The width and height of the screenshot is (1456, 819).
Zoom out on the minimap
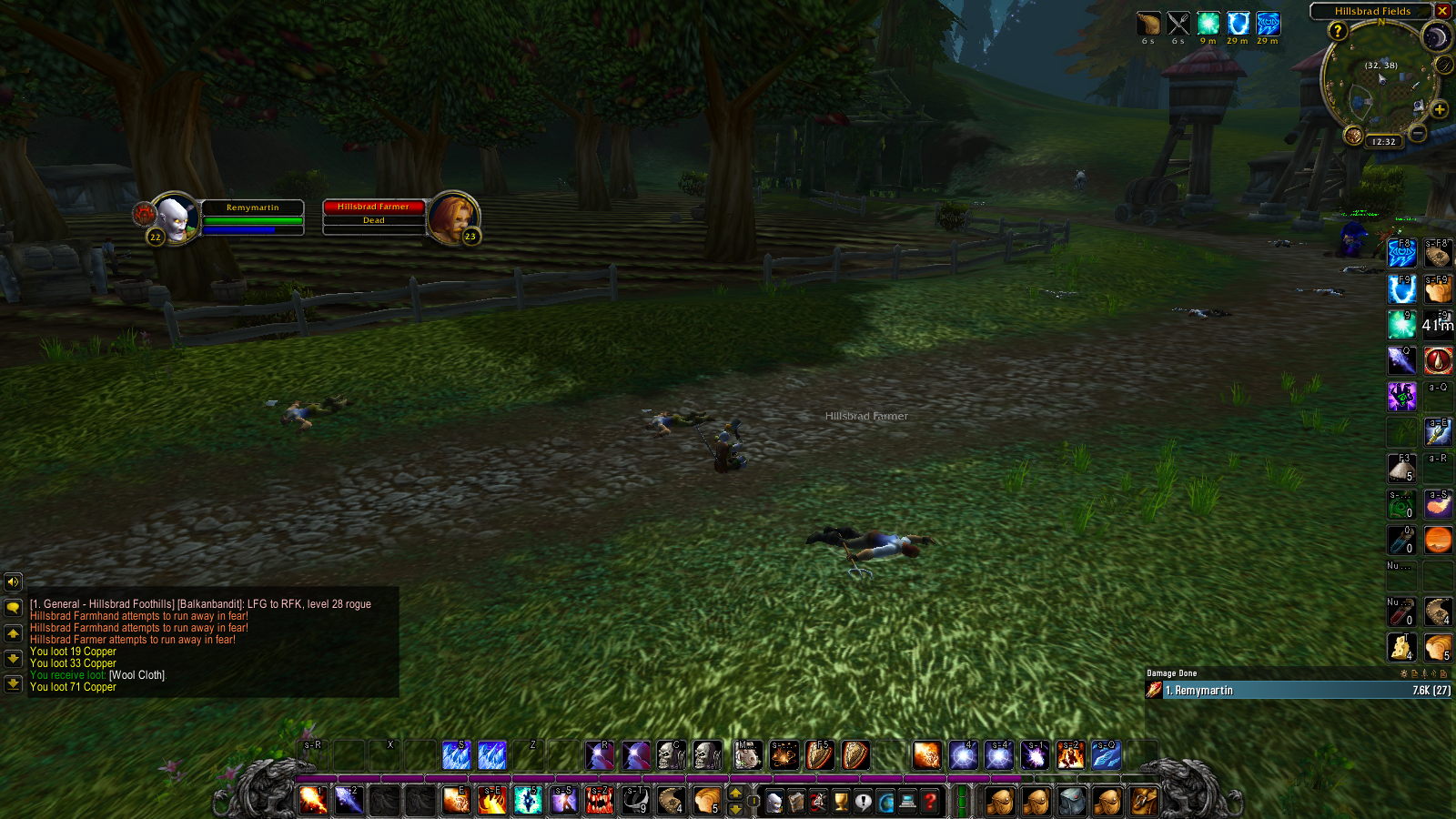1418,134
